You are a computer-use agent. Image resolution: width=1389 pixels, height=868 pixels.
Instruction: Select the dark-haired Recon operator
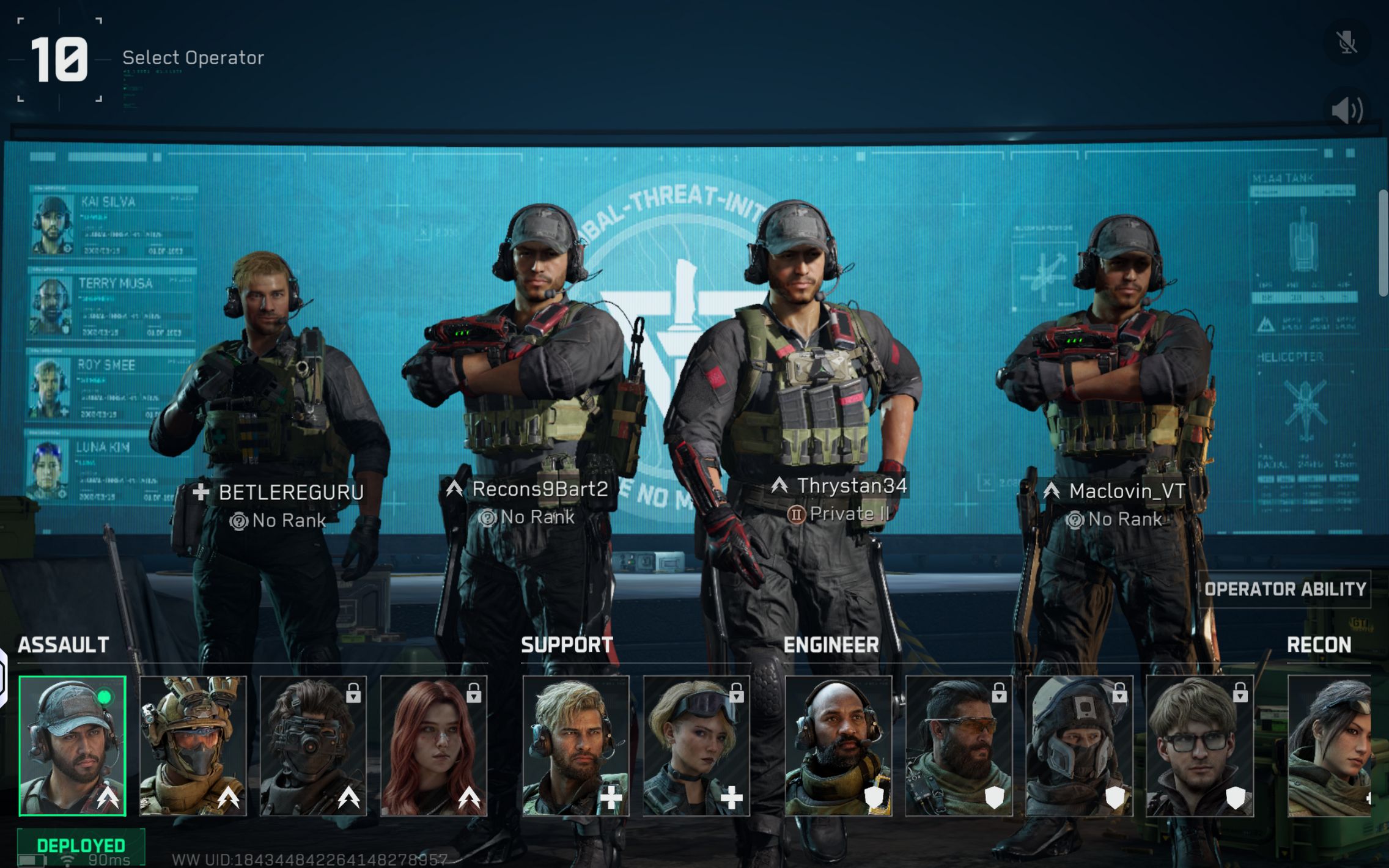click(x=1330, y=746)
